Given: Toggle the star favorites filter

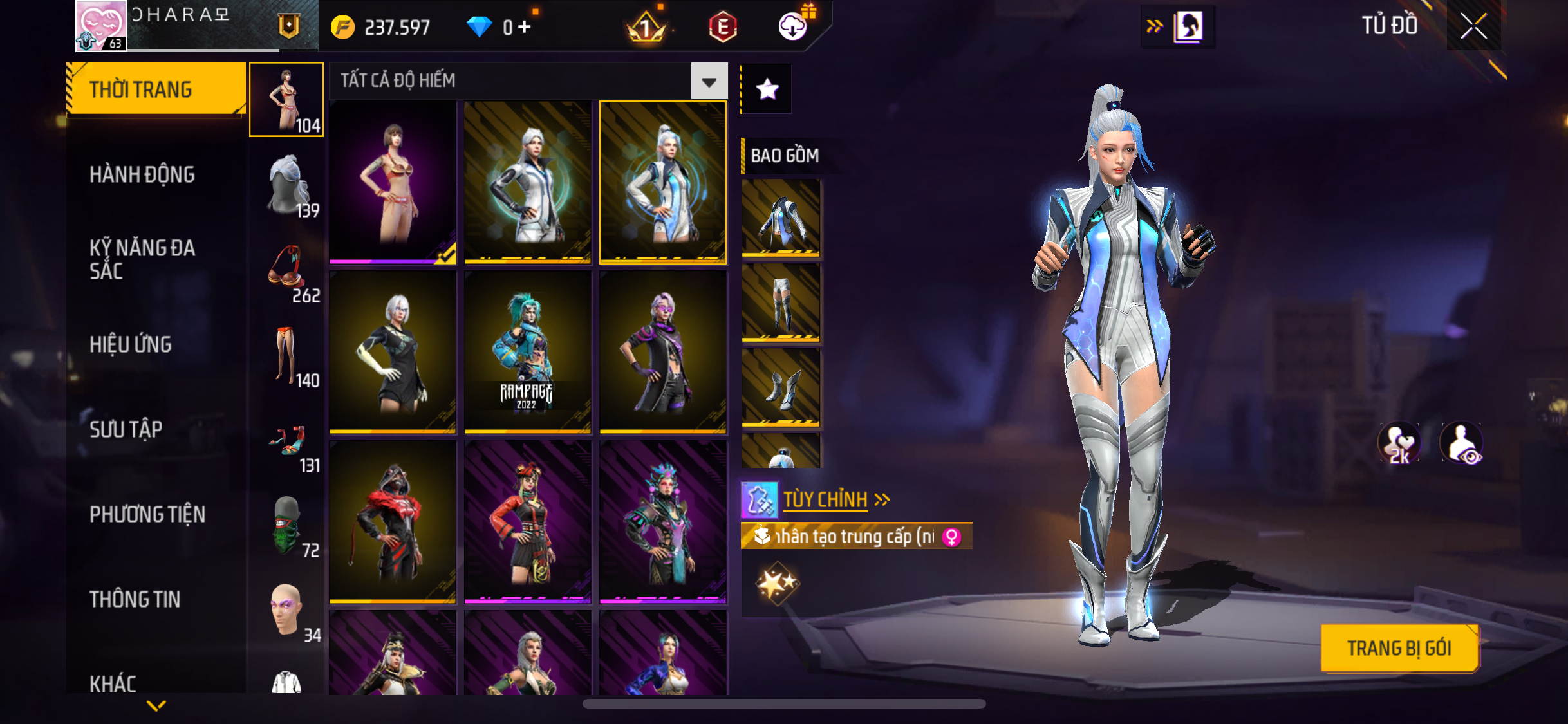Looking at the screenshot, I should (x=767, y=89).
